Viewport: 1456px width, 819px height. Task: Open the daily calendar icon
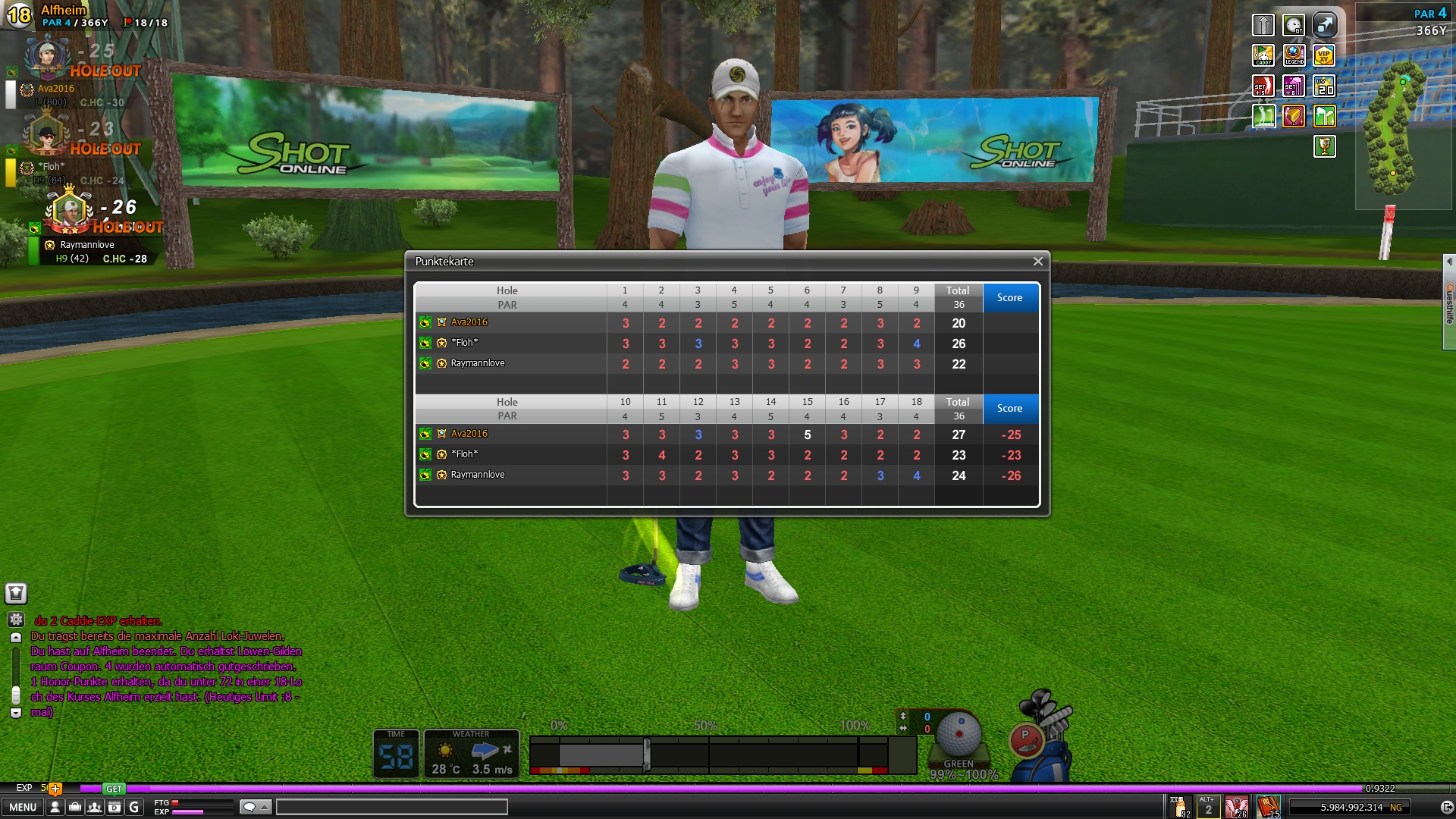(x=114, y=807)
